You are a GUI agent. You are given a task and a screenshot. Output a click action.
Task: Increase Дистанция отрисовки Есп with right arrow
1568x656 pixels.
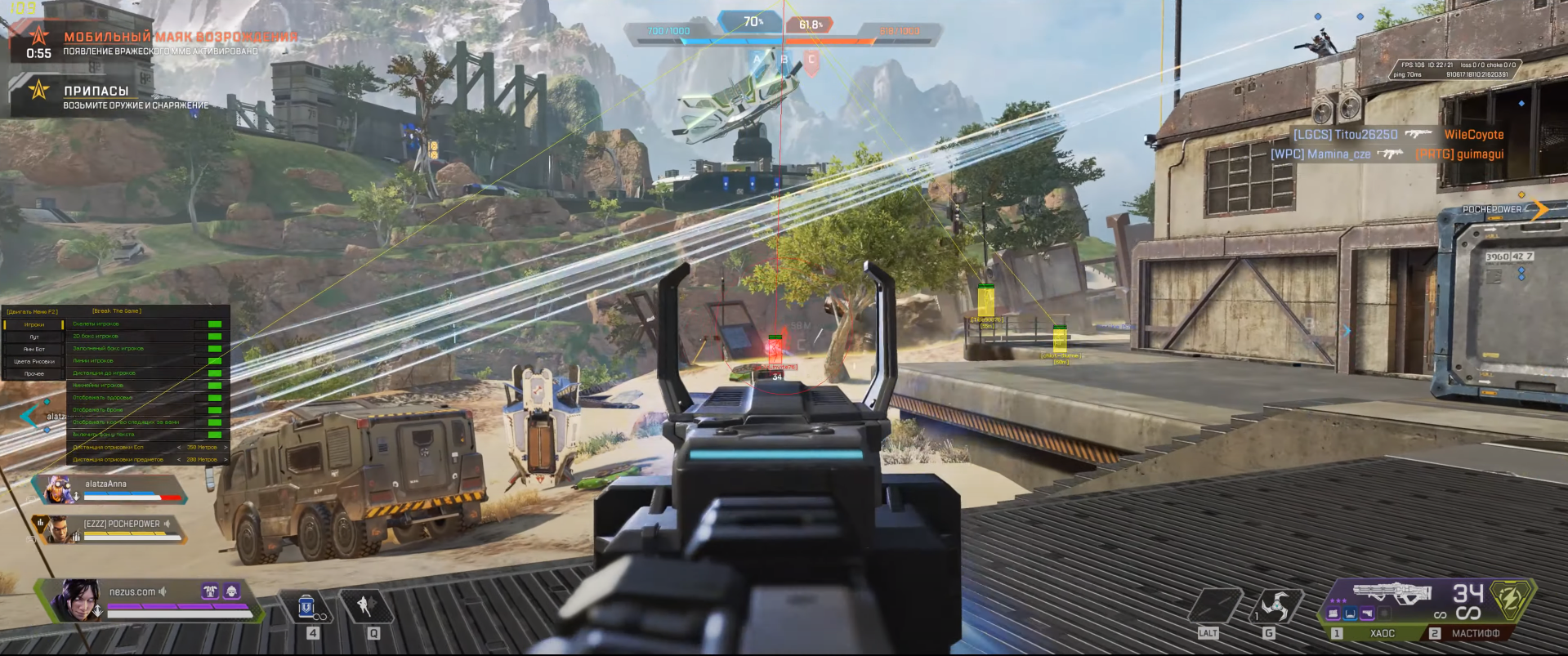226,448
